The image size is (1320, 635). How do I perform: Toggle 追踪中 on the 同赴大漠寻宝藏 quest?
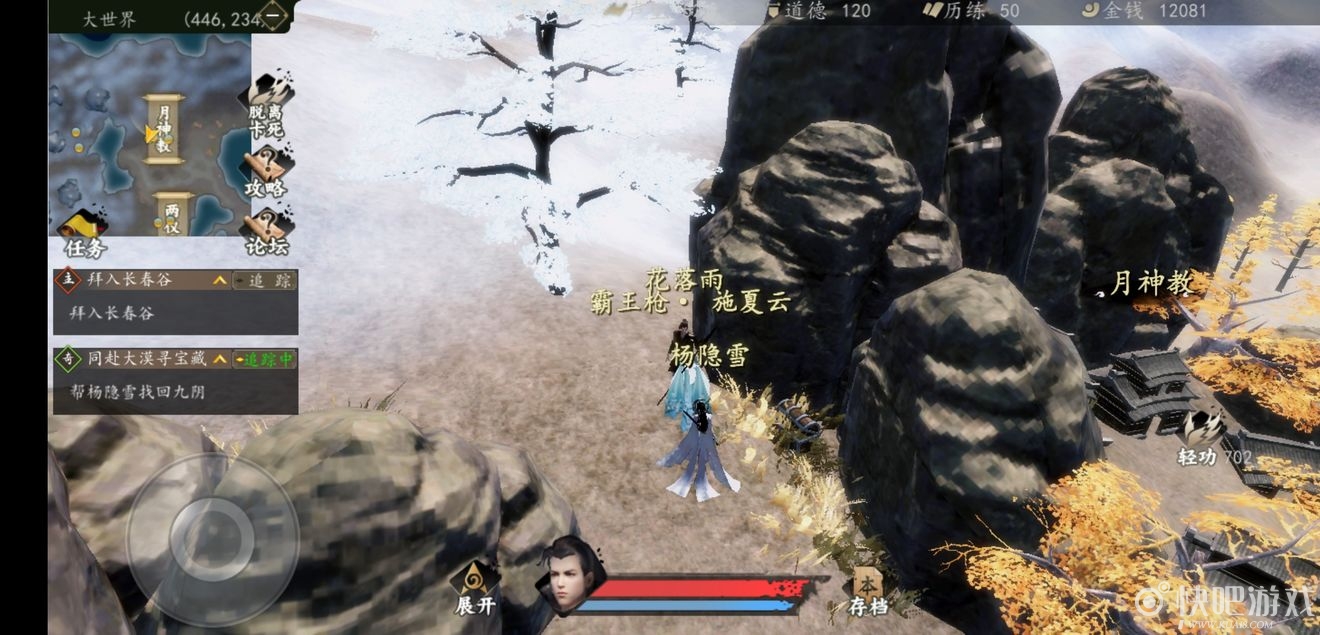tap(264, 359)
